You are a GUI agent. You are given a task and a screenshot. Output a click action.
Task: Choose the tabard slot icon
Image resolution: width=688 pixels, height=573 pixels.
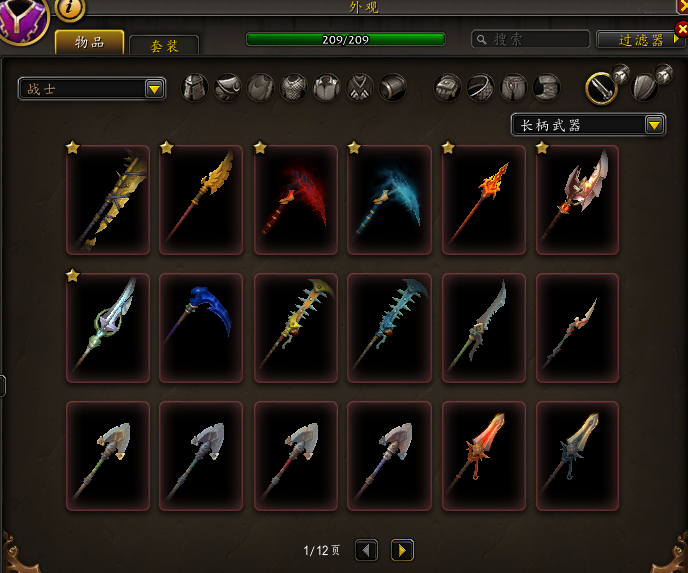click(x=360, y=88)
